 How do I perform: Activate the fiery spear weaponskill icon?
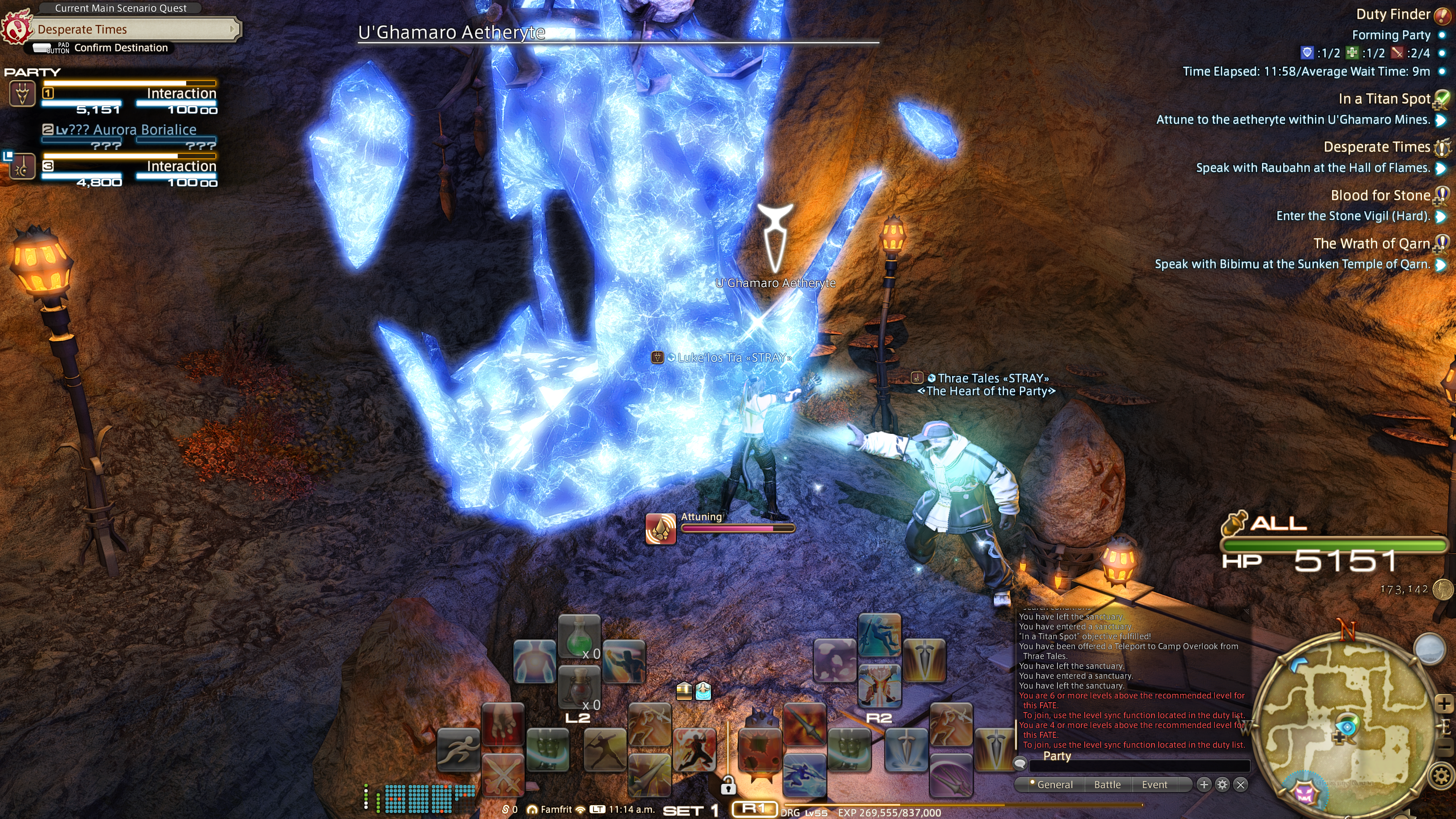coord(805,725)
